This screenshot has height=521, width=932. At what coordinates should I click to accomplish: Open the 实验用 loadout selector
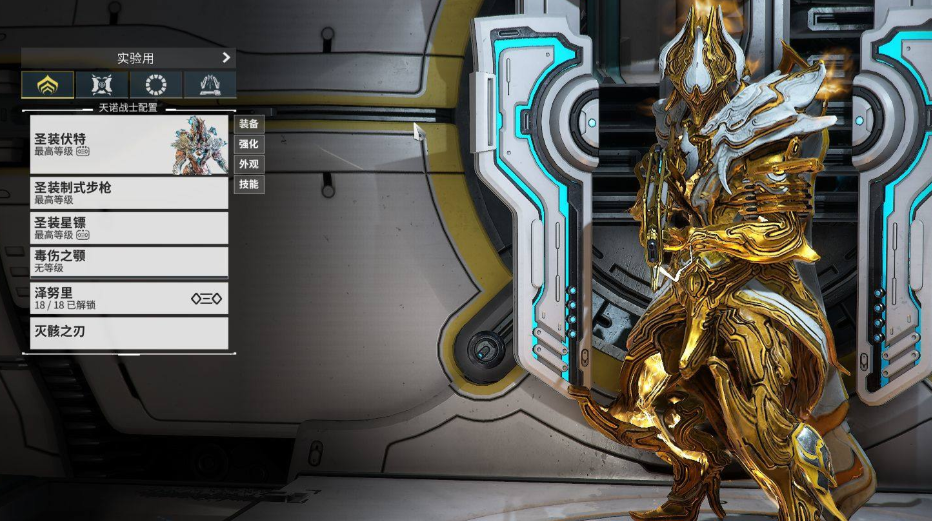pos(128,58)
